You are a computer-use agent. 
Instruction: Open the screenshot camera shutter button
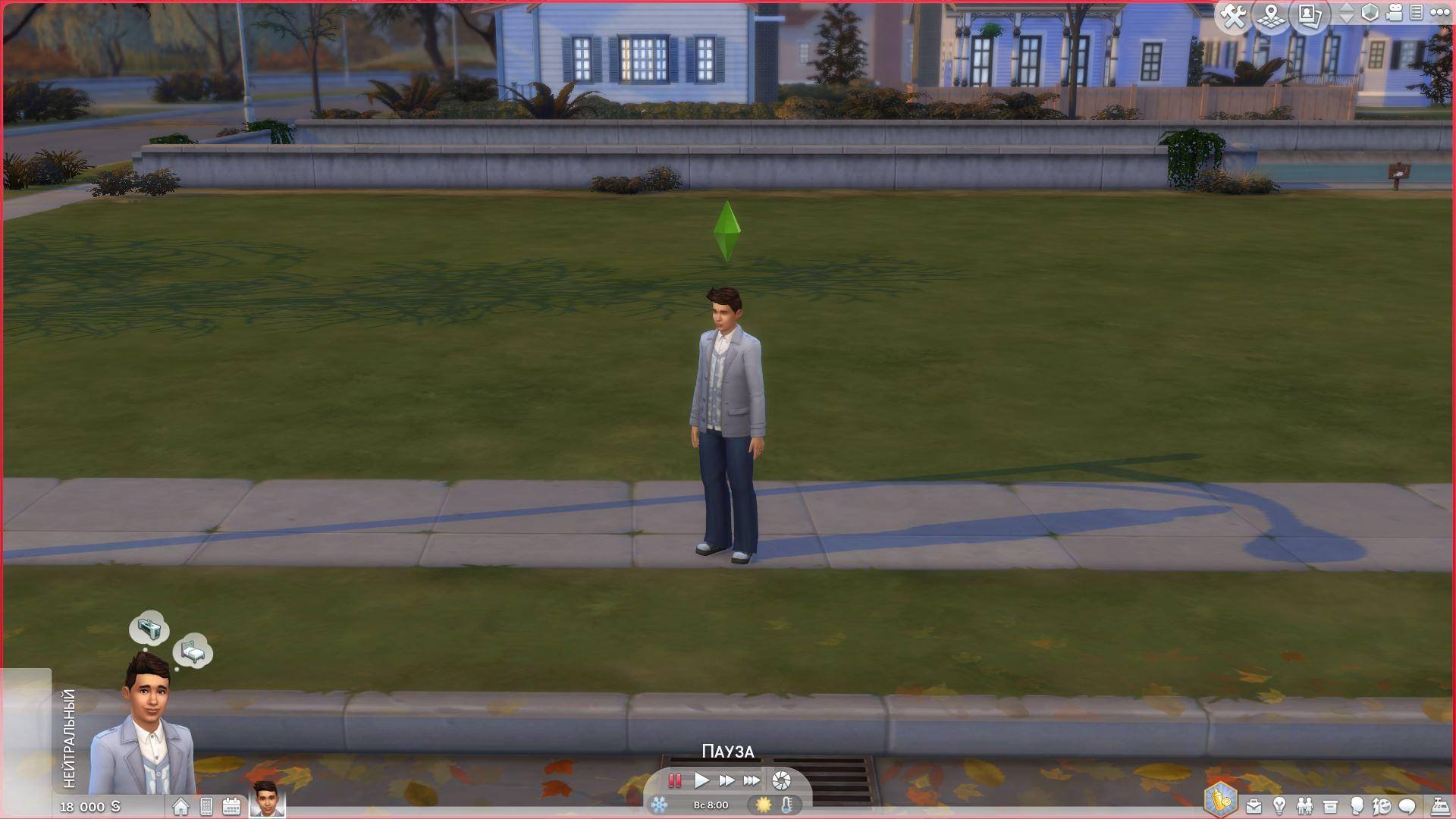(781, 780)
